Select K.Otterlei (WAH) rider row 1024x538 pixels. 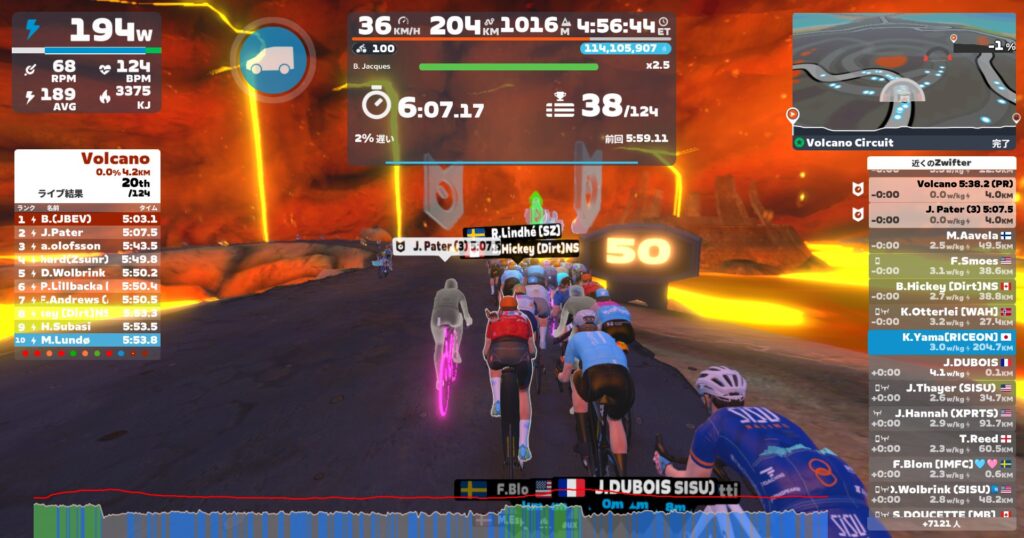941,316
